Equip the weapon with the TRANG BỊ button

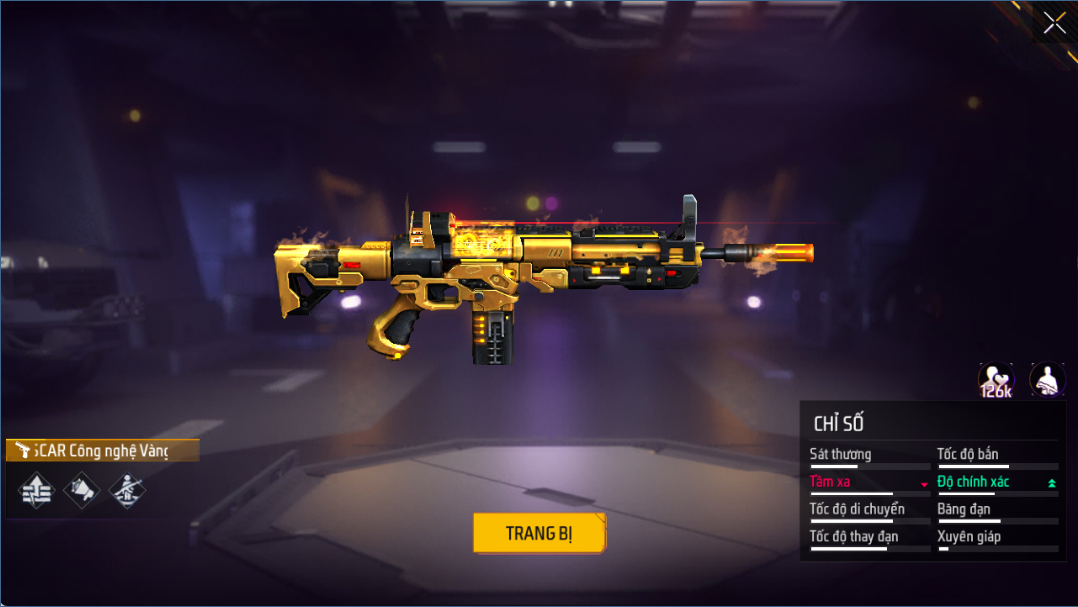[x=539, y=533]
